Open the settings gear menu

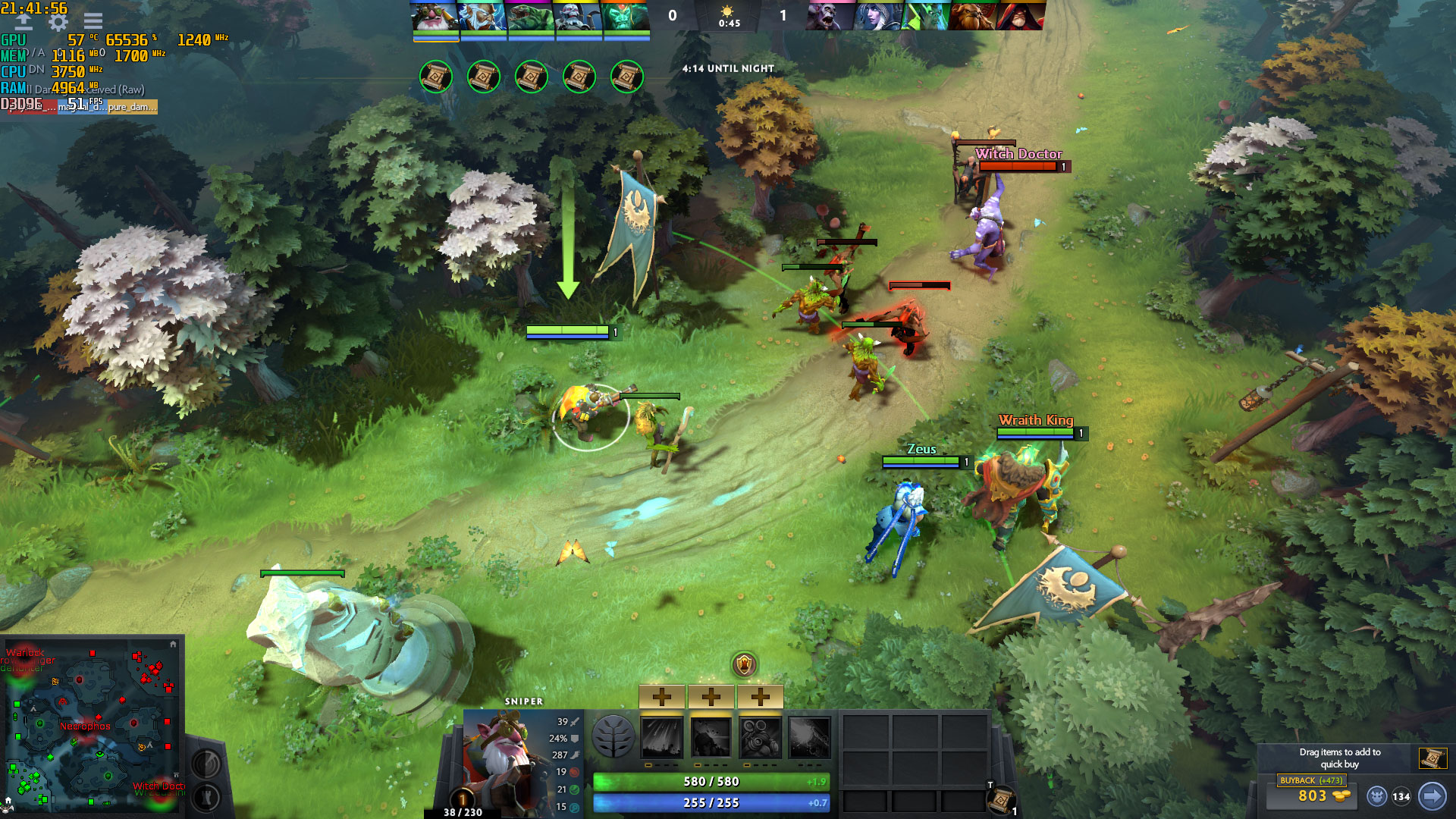pyautogui.click(x=58, y=22)
